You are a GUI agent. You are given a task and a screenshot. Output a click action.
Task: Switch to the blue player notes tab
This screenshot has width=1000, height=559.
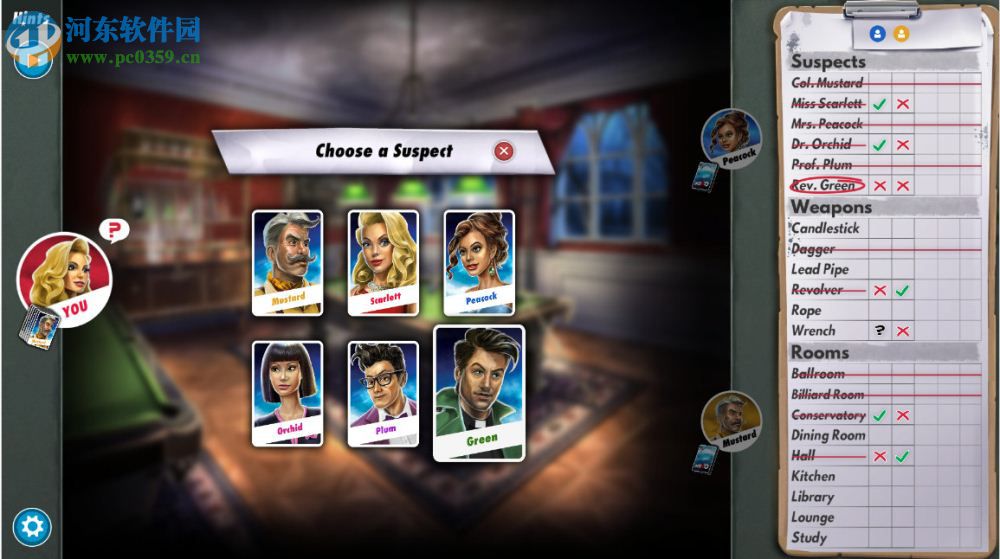pyautogui.click(x=878, y=34)
